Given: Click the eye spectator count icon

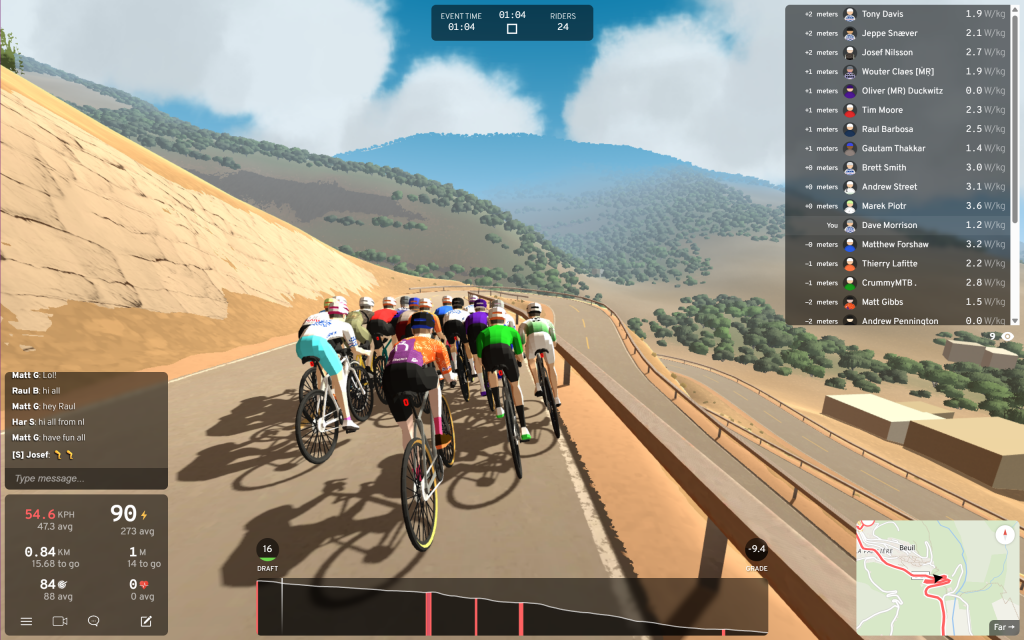Looking at the screenshot, I should (x=1007, y=337).
